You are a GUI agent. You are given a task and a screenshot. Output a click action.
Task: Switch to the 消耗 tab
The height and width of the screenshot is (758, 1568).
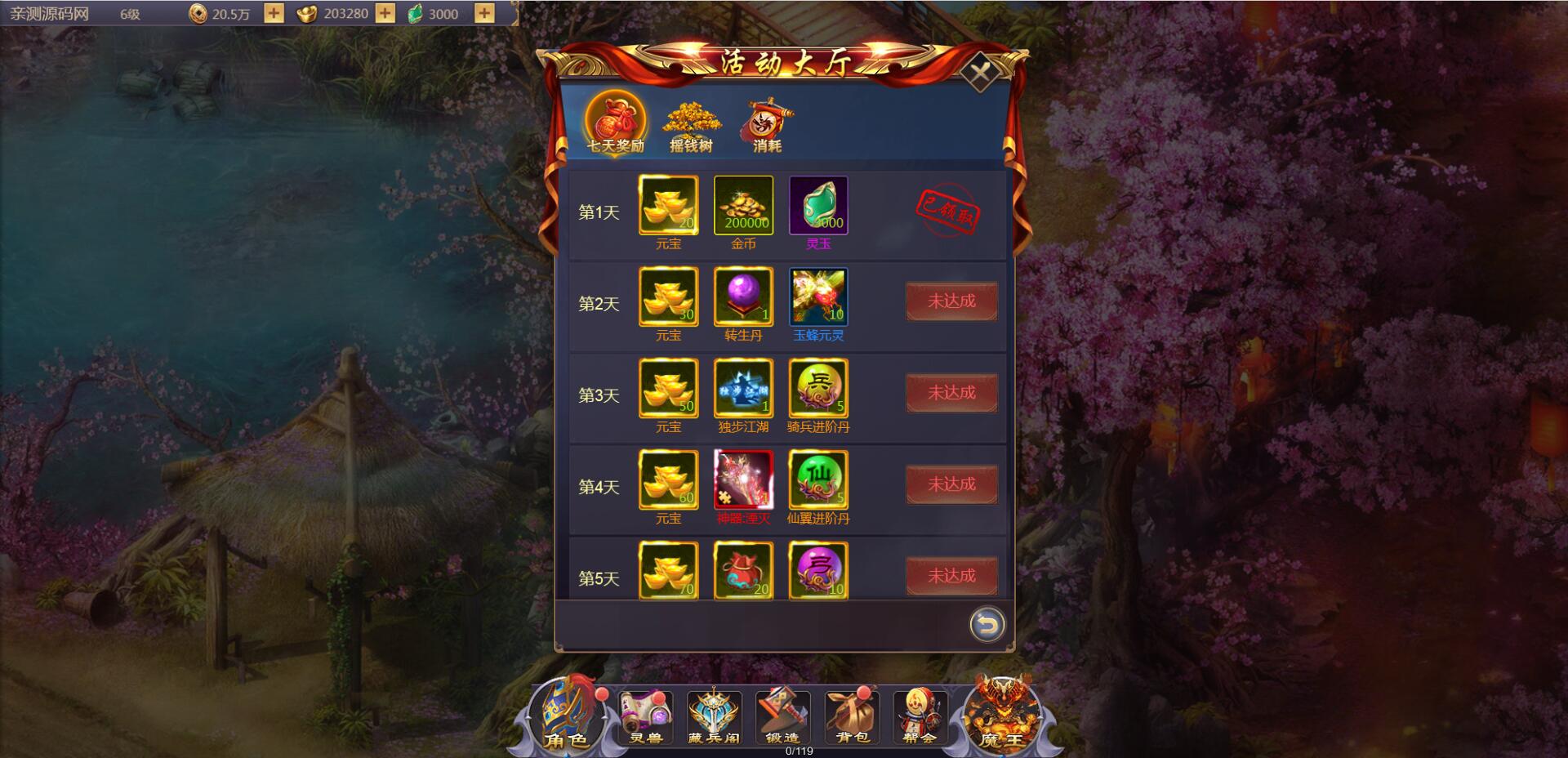[x=767, y=121]
